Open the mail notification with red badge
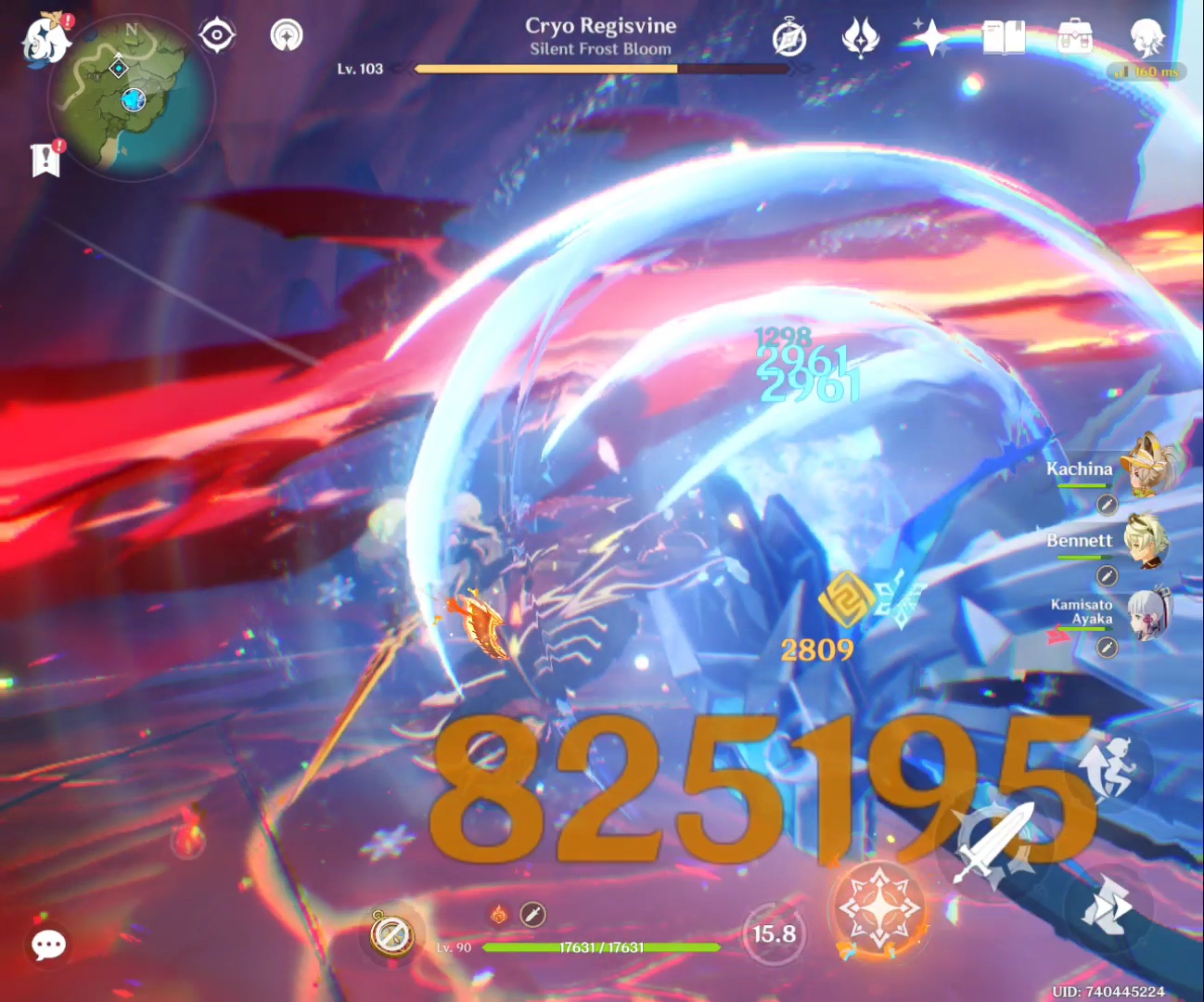 [45, 160]
